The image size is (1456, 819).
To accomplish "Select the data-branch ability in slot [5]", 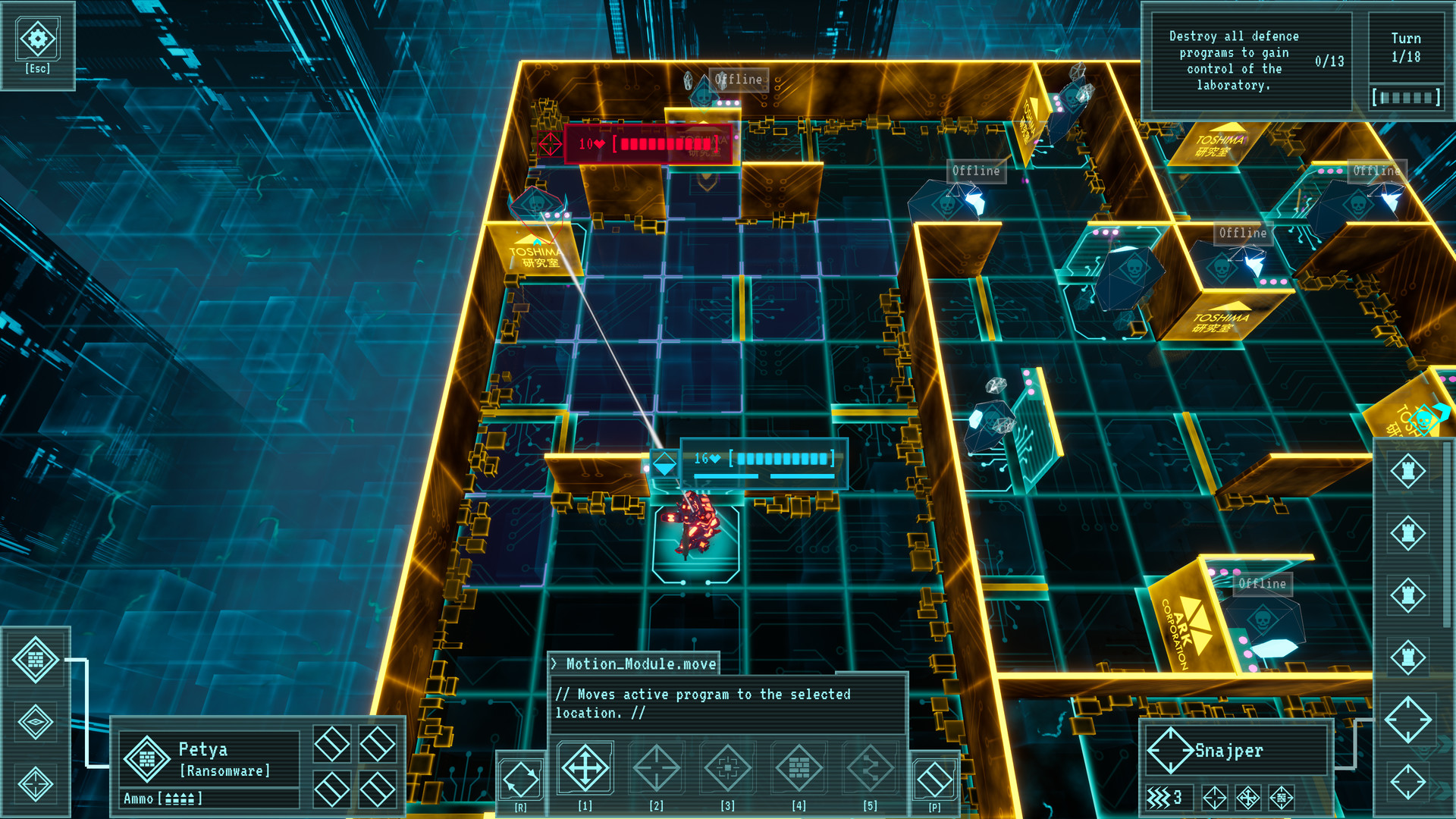I will point(871,768).
